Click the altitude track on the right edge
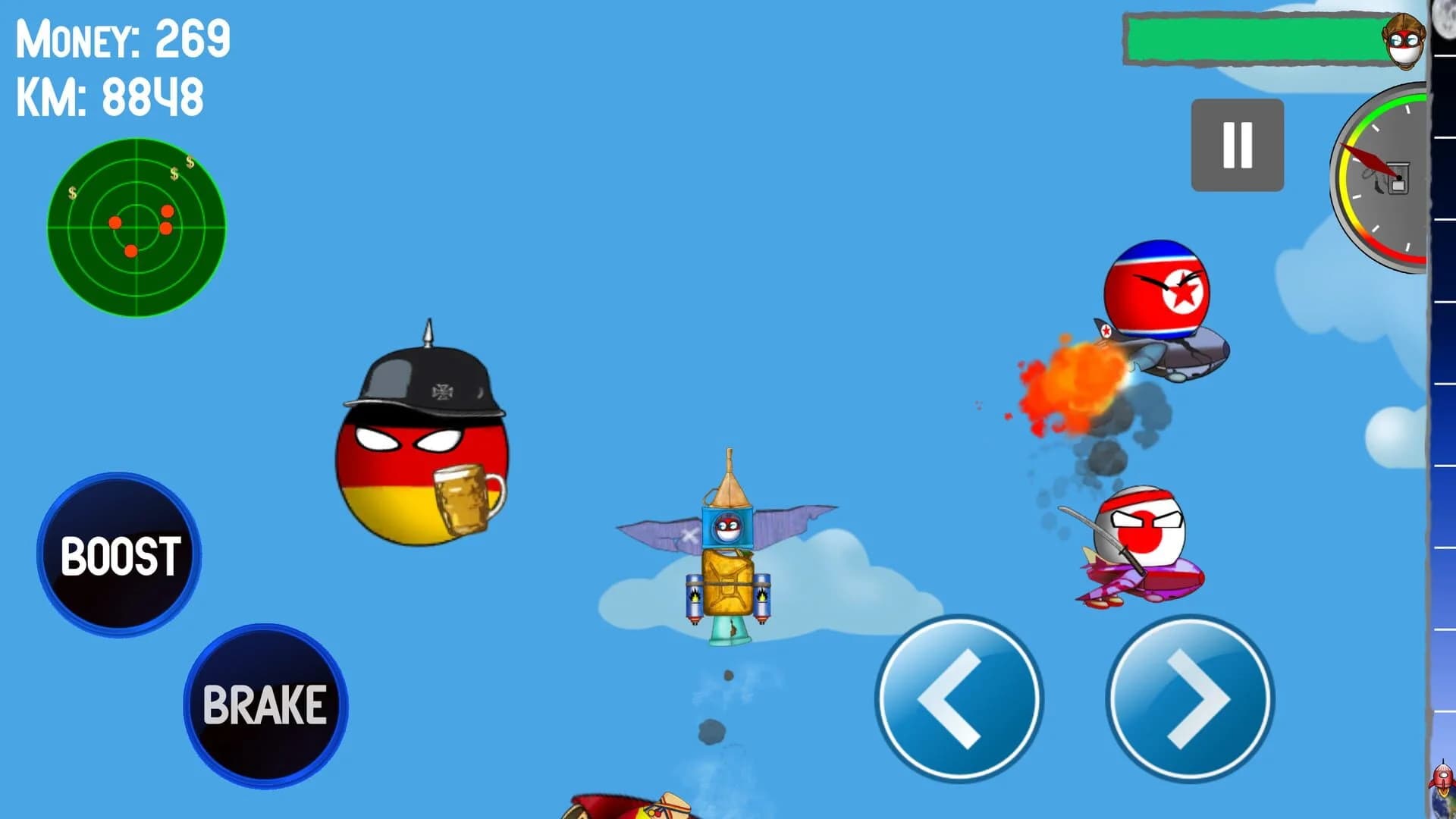This screenshot has height=819, width=1456. (1445, 417)
